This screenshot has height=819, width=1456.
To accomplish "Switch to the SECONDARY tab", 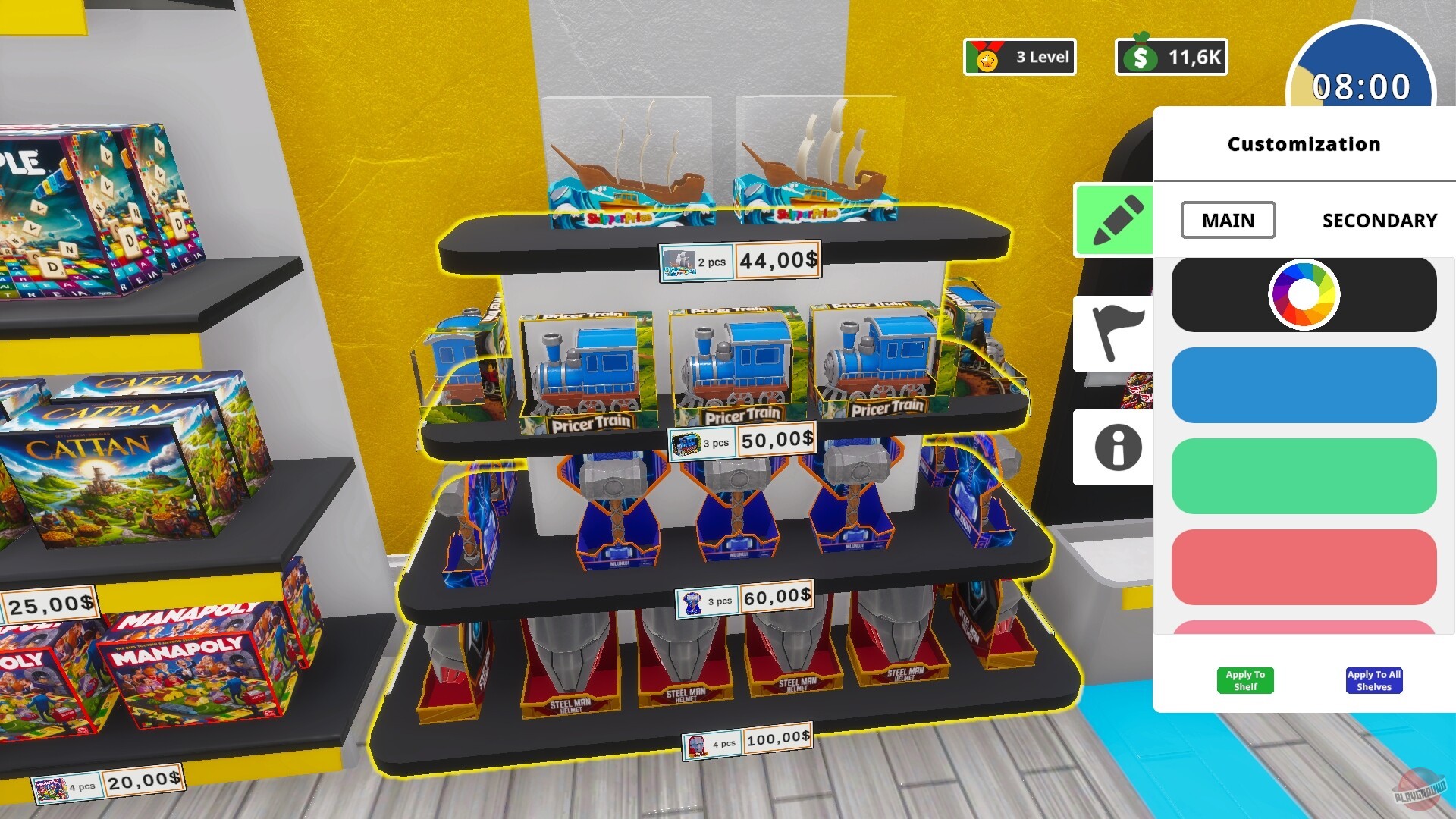I will [x=1379, y=221].
